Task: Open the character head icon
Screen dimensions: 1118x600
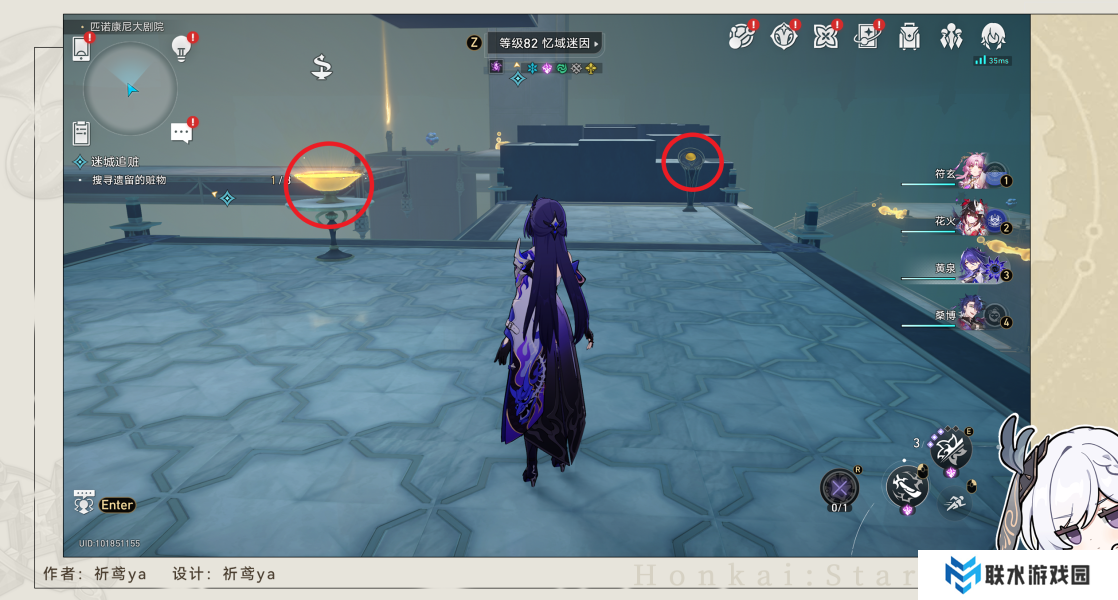Action: [992, 37]
